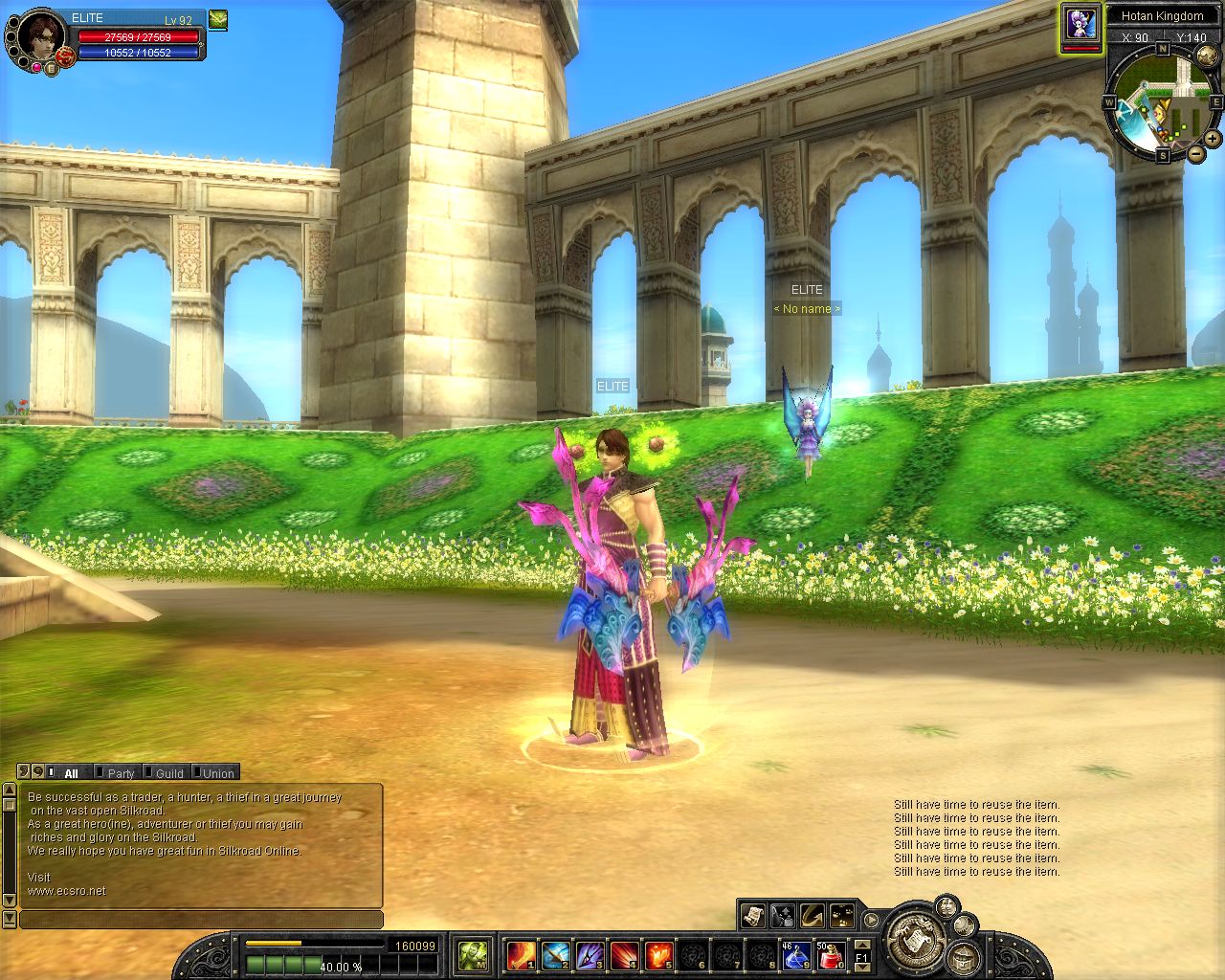
Task: Zoom in the minimap with the plus button
Action: [x=1213, y=139]
